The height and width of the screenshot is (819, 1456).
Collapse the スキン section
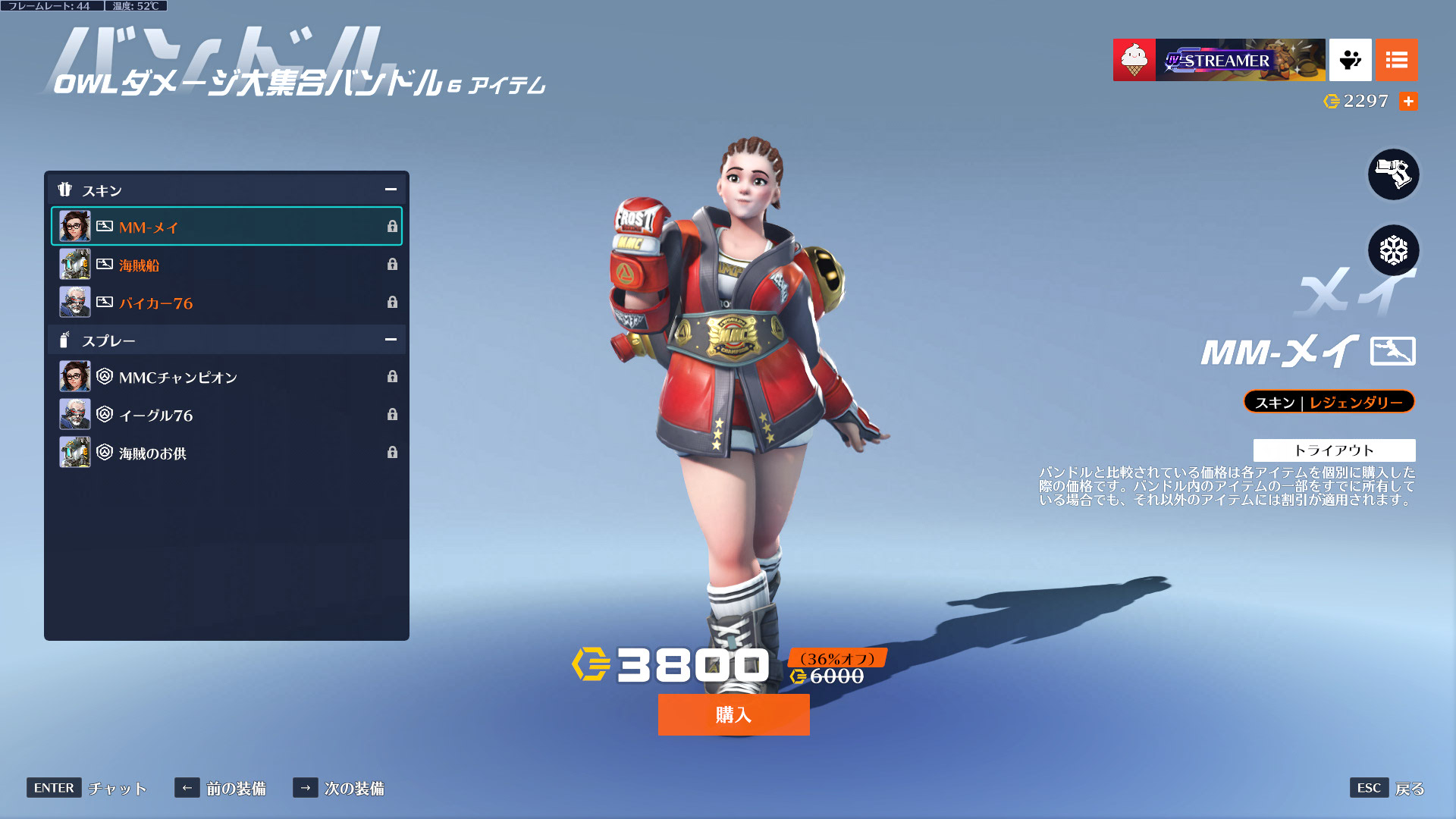click(391, 190)
